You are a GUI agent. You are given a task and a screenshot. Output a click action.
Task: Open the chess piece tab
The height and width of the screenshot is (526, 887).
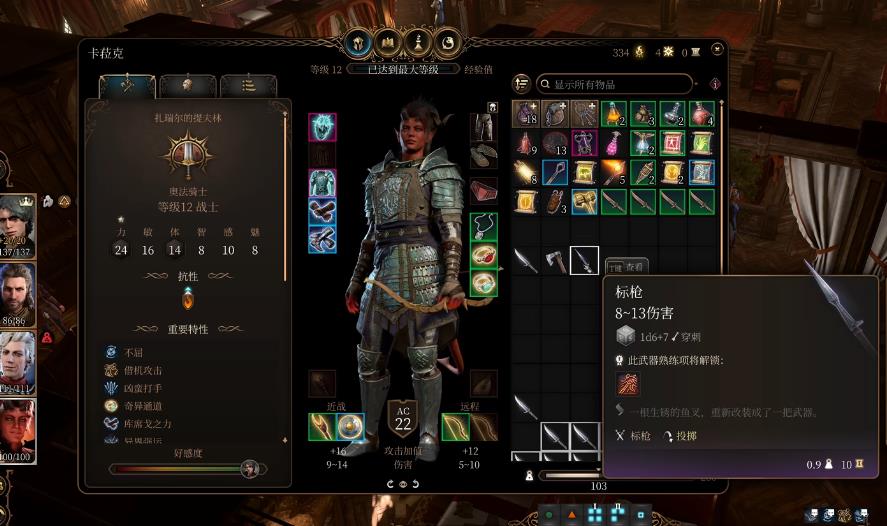pyautogui.click(x=420, y=43)
